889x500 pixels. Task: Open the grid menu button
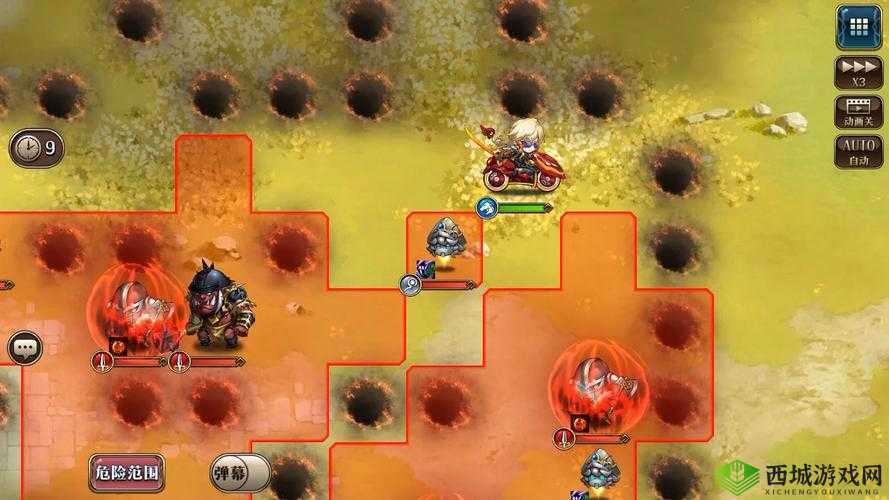(x=857, y=27)
